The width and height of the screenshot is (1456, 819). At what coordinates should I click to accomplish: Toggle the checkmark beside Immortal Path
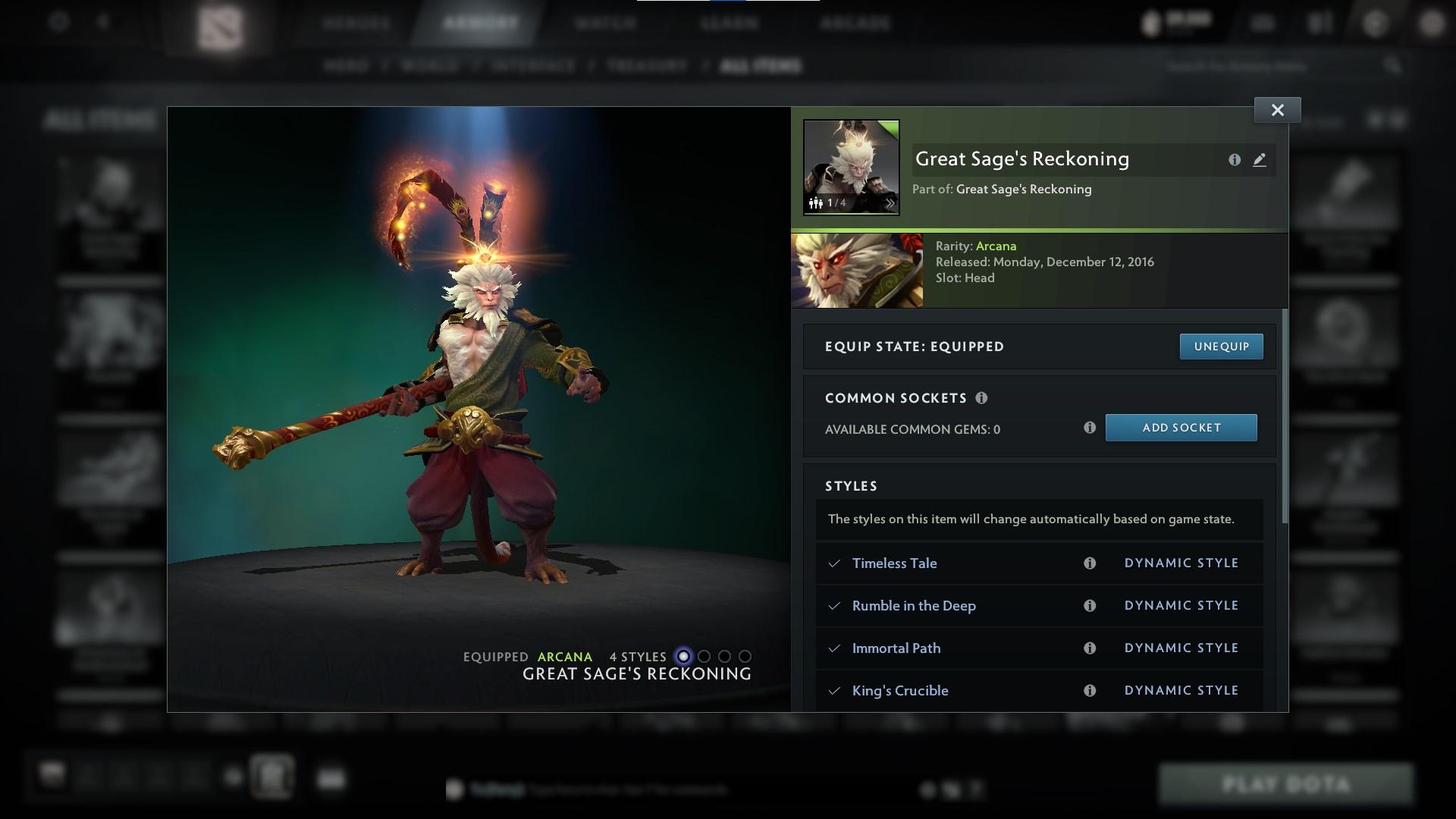(833, 648)
